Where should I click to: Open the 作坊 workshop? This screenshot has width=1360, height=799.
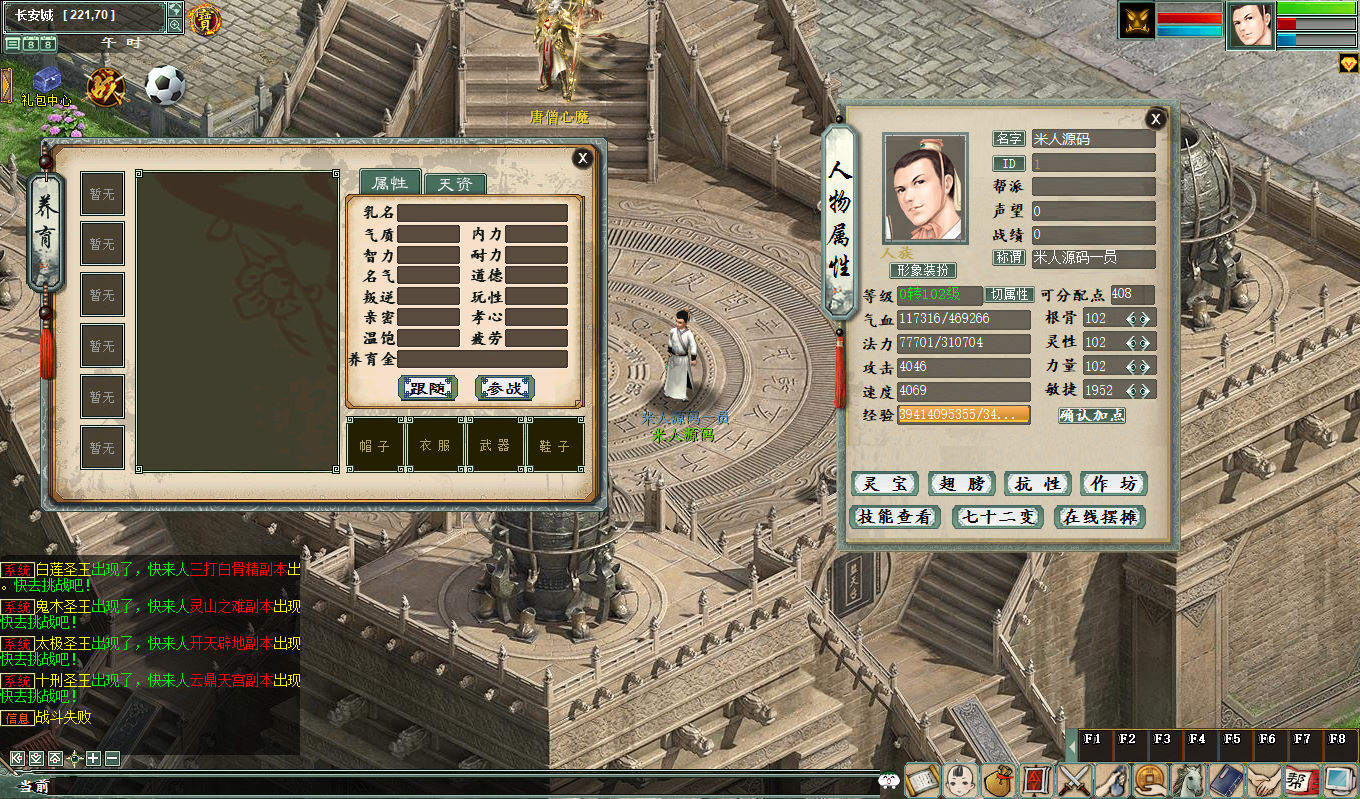1113,484
